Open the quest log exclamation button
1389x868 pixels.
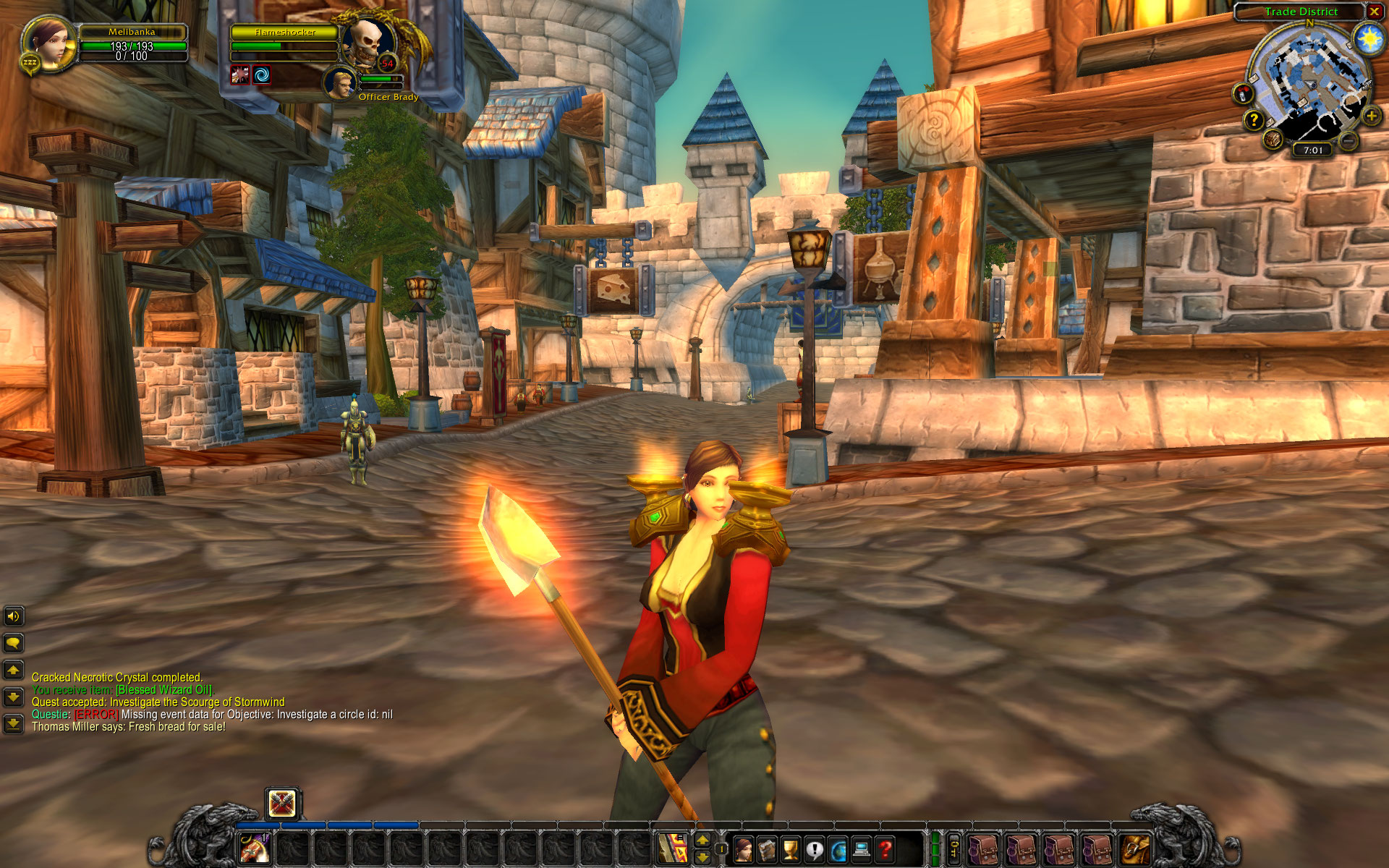point(815,848)
